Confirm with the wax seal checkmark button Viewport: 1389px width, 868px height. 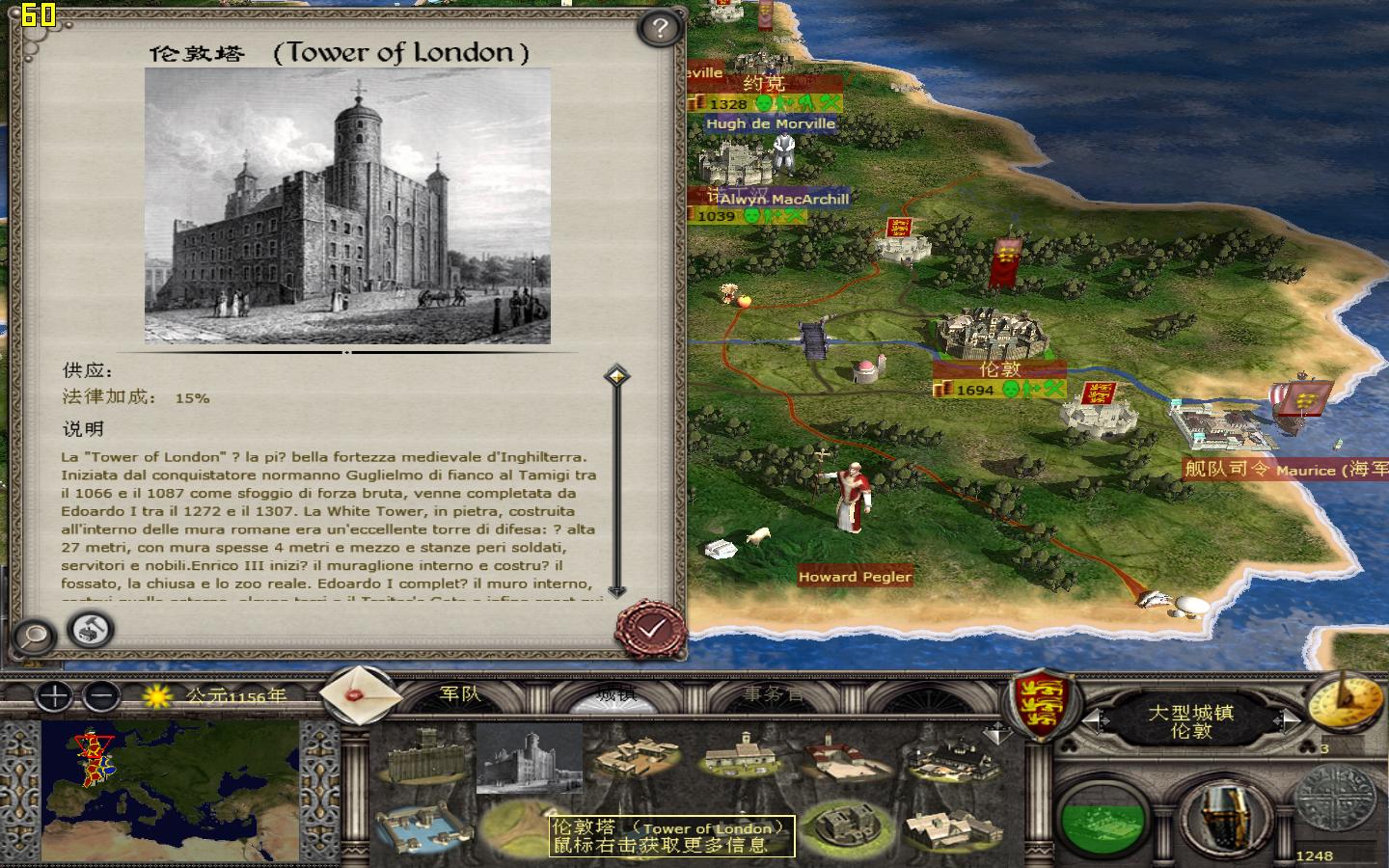[x=650, y=629]
